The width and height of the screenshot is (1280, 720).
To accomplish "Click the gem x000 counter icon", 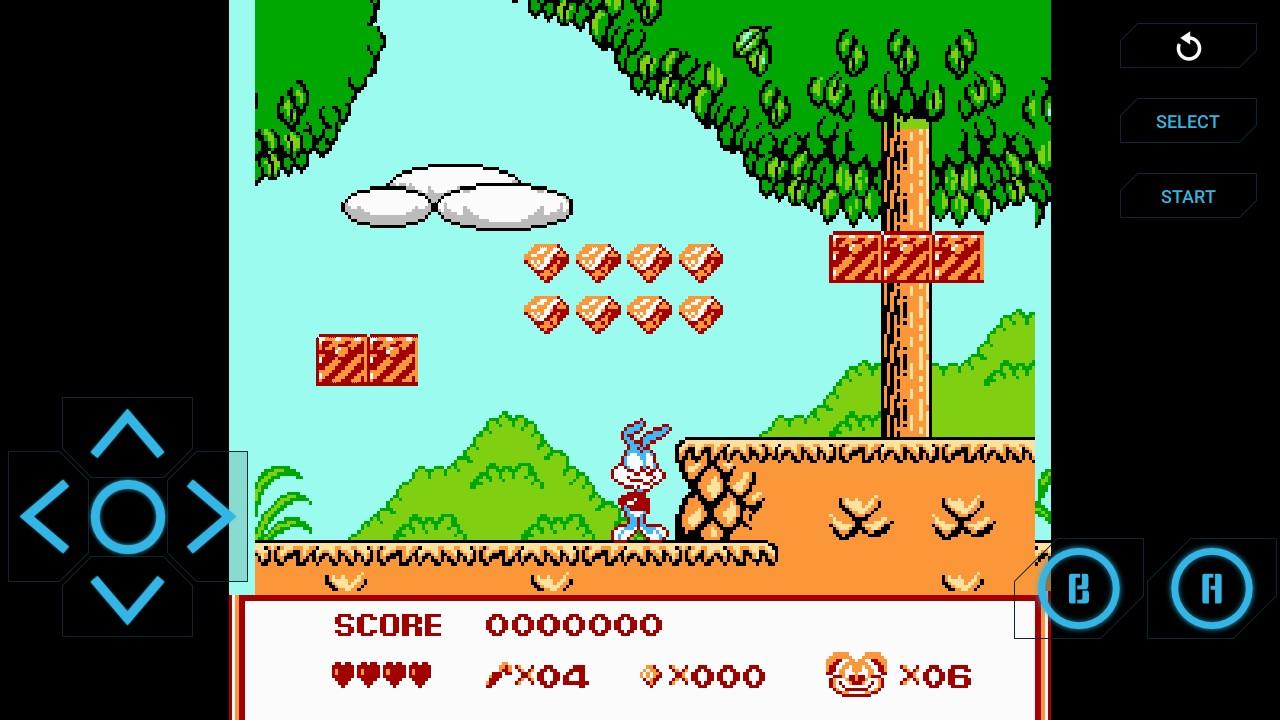I will [x=651, y=676].
